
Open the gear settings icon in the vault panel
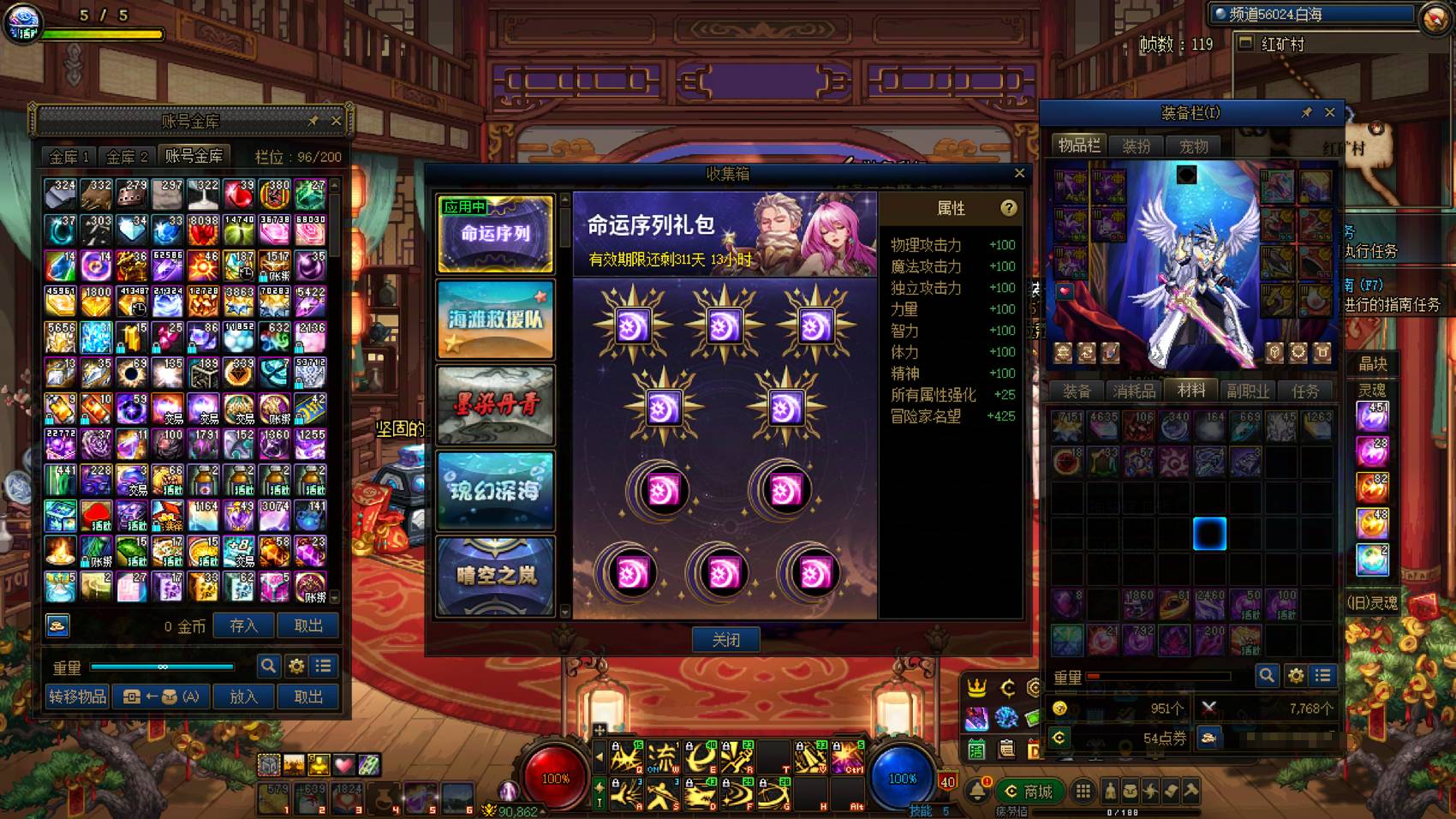tap(295, 665)
